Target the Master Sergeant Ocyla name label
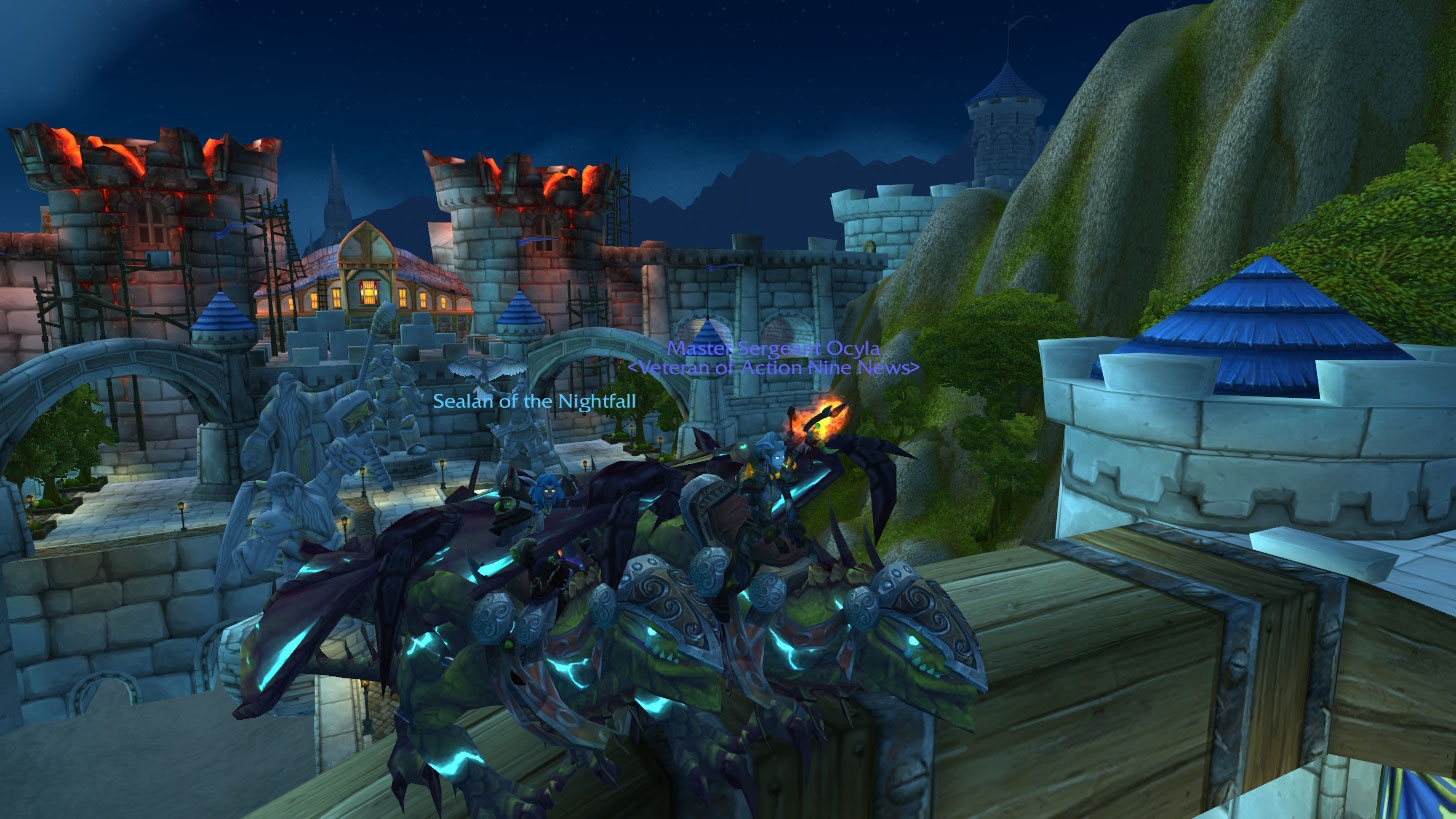 tap(773, 348)
